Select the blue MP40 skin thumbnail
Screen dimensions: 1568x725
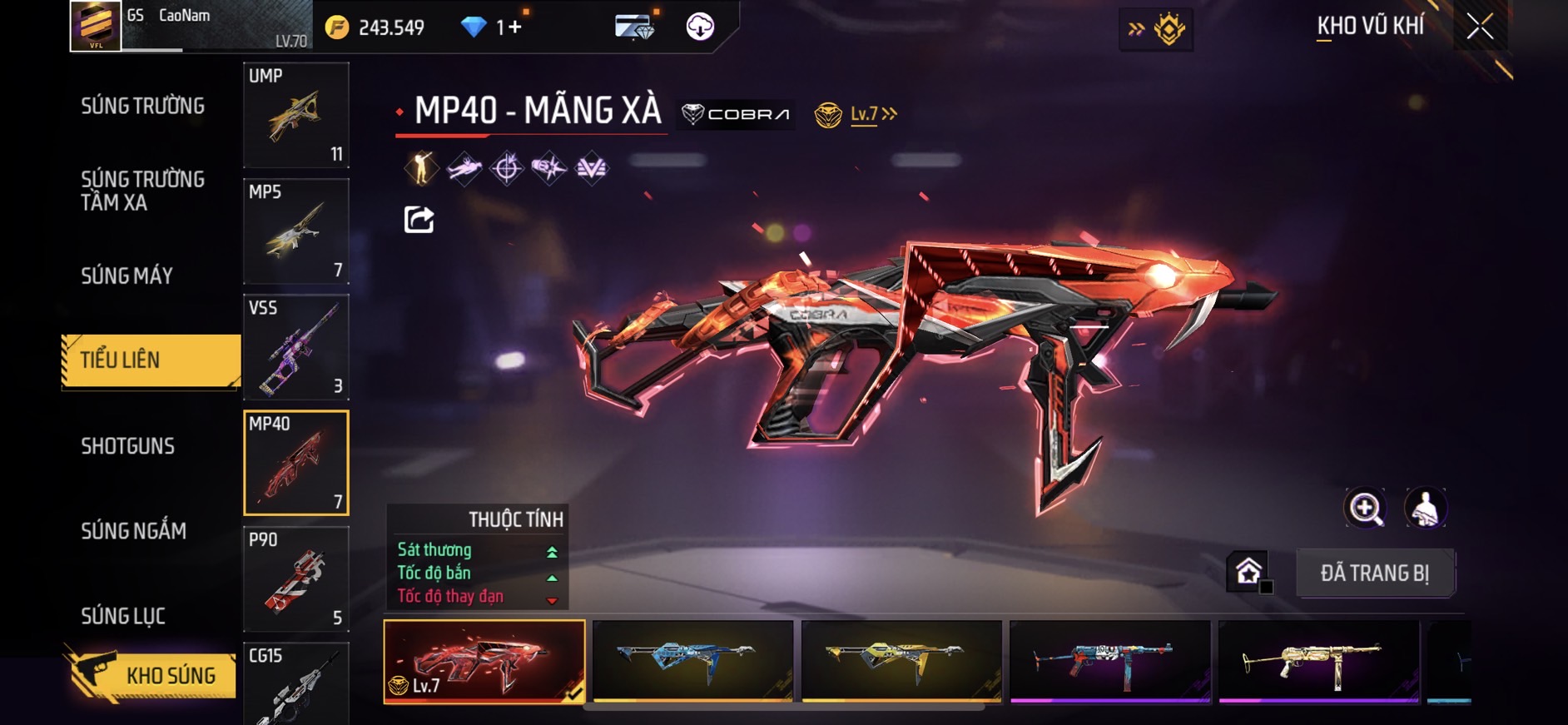tap(692, 661)
